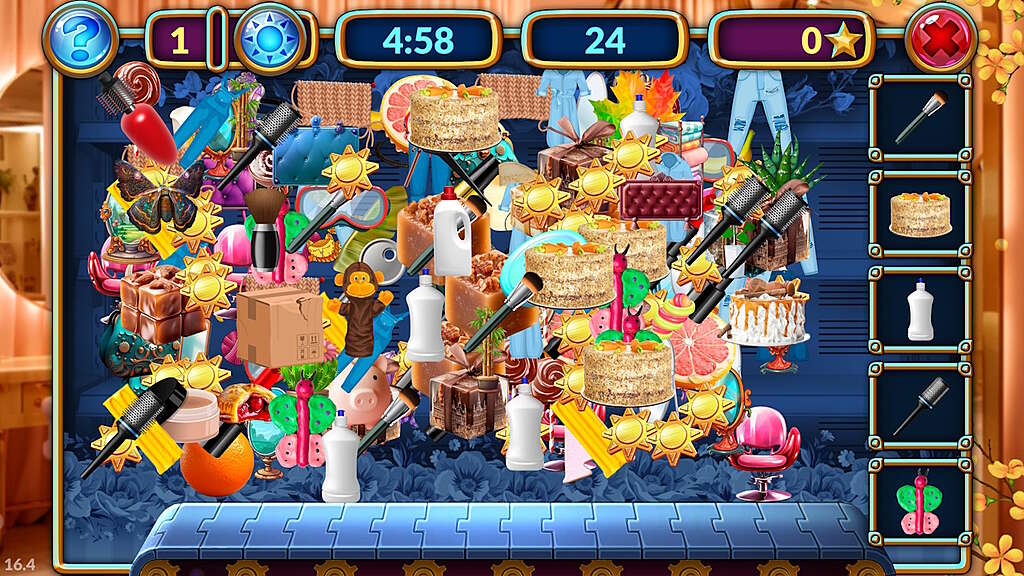Select the carrot cake target slot

point(920,213)
